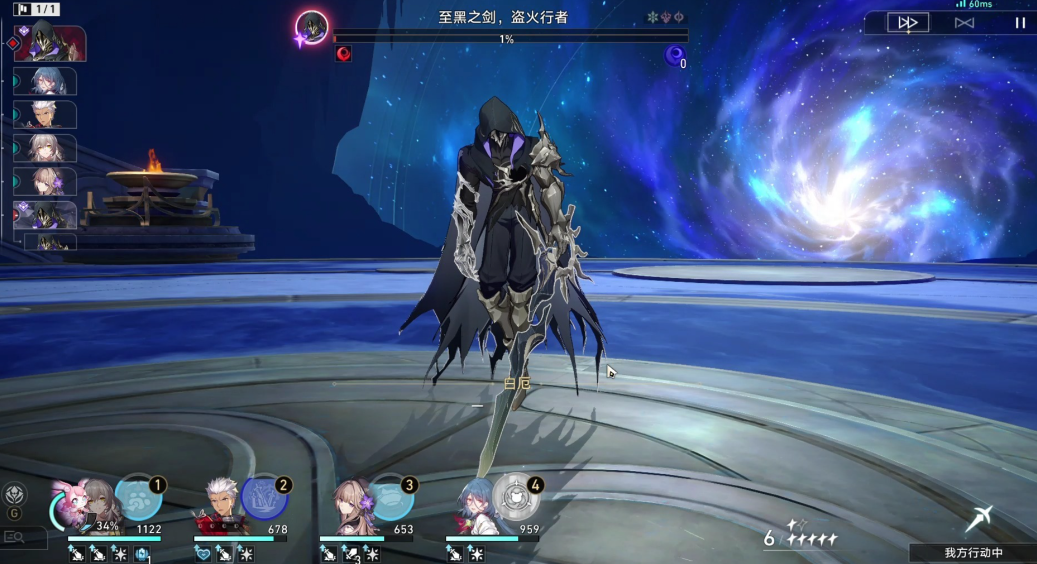Select the white-haired character in turn order
Viewport: 1037px width, 564px height.
point(46,115)
